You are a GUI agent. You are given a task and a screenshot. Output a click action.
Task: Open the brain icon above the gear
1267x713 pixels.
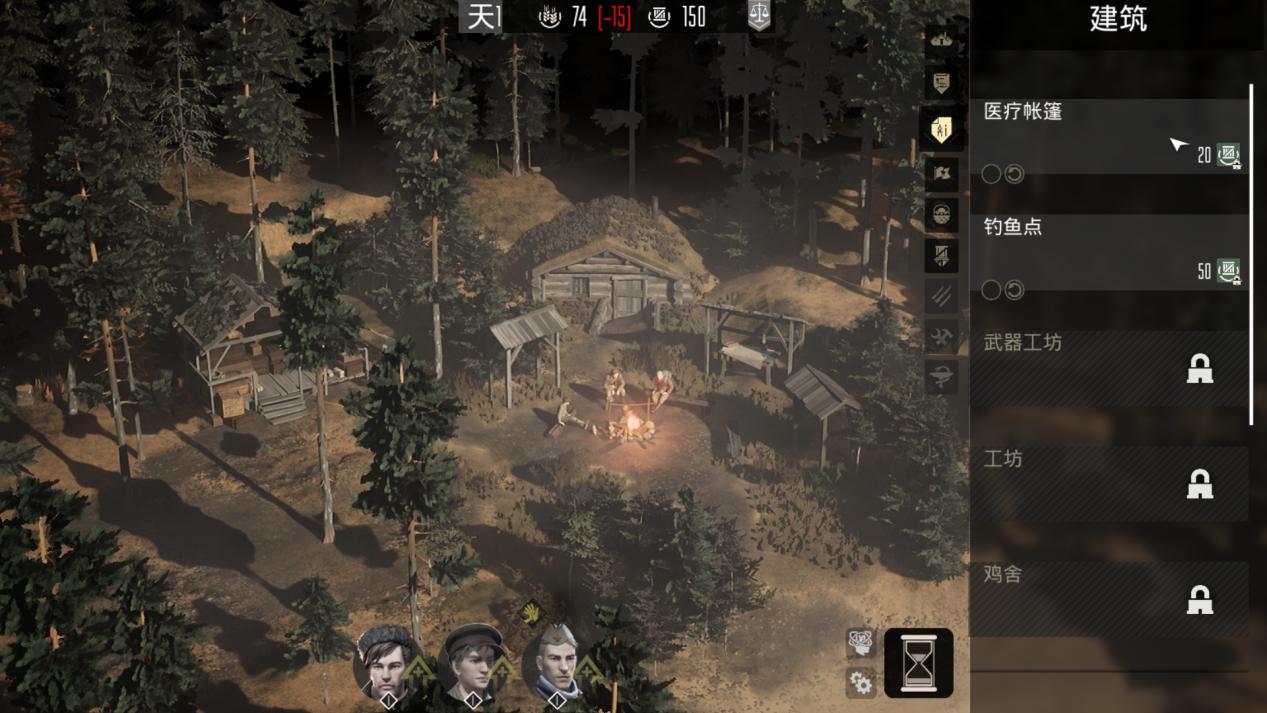(860, 644)
